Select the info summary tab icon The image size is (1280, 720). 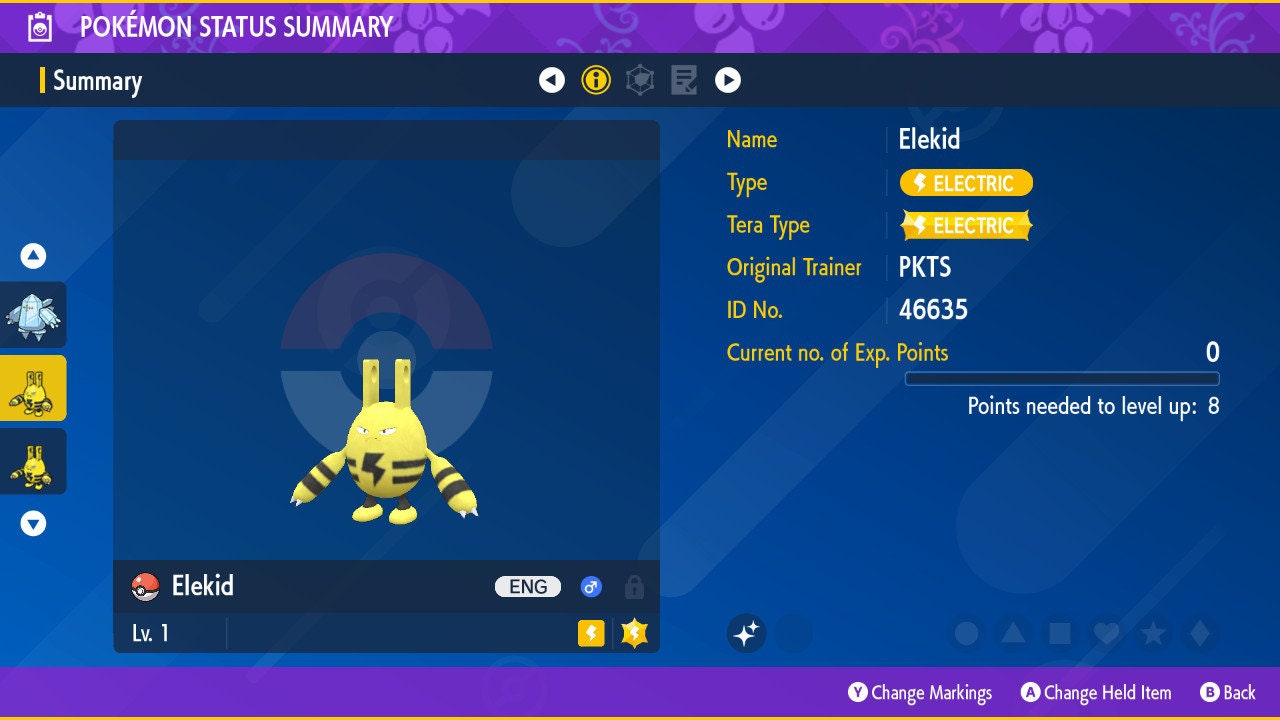[596, 80]
